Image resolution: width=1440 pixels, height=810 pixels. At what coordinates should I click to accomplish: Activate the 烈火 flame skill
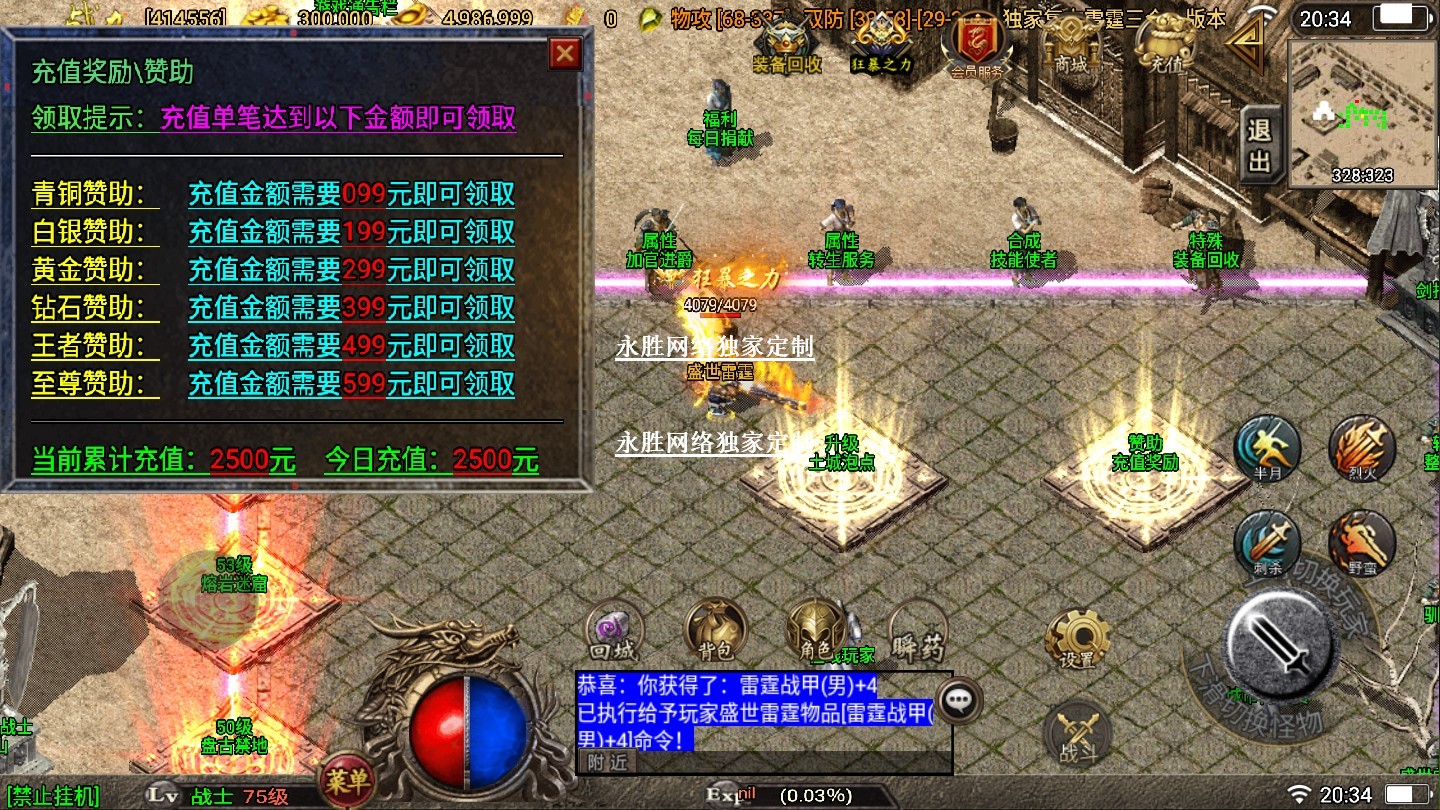click(1361, 449)
